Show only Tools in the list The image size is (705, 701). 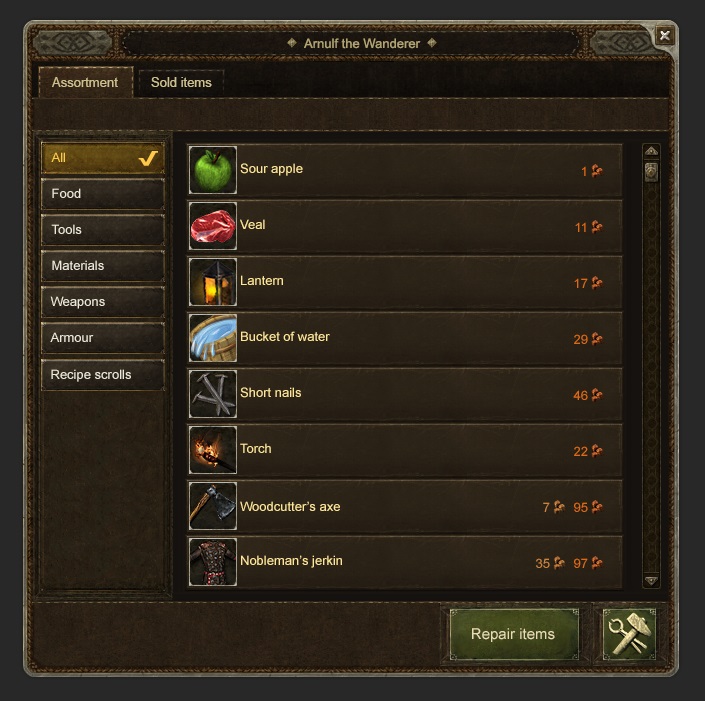tap(102, 230)
